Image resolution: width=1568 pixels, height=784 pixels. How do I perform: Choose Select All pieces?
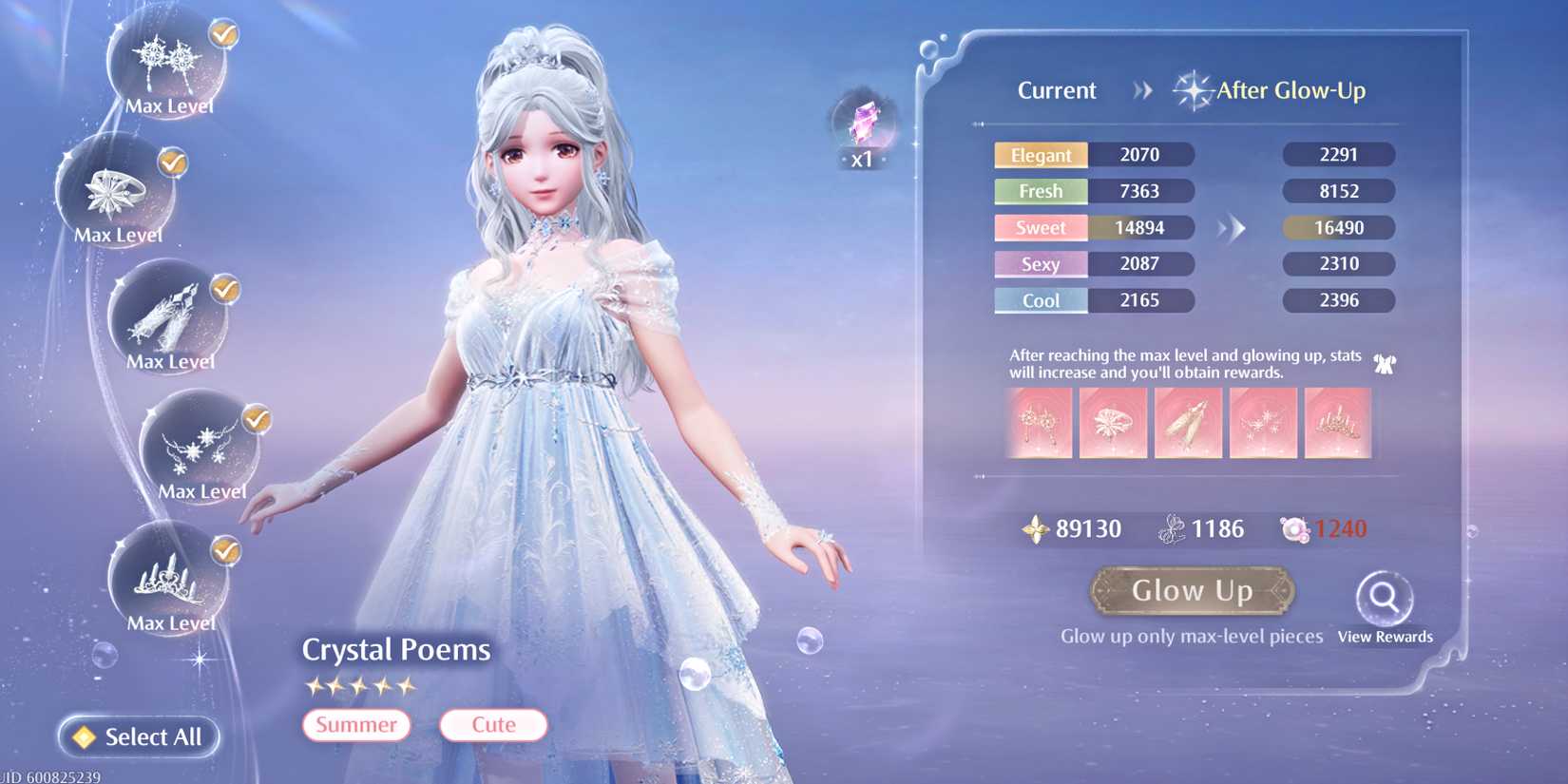pyautogui.click(x=139, y=736)
